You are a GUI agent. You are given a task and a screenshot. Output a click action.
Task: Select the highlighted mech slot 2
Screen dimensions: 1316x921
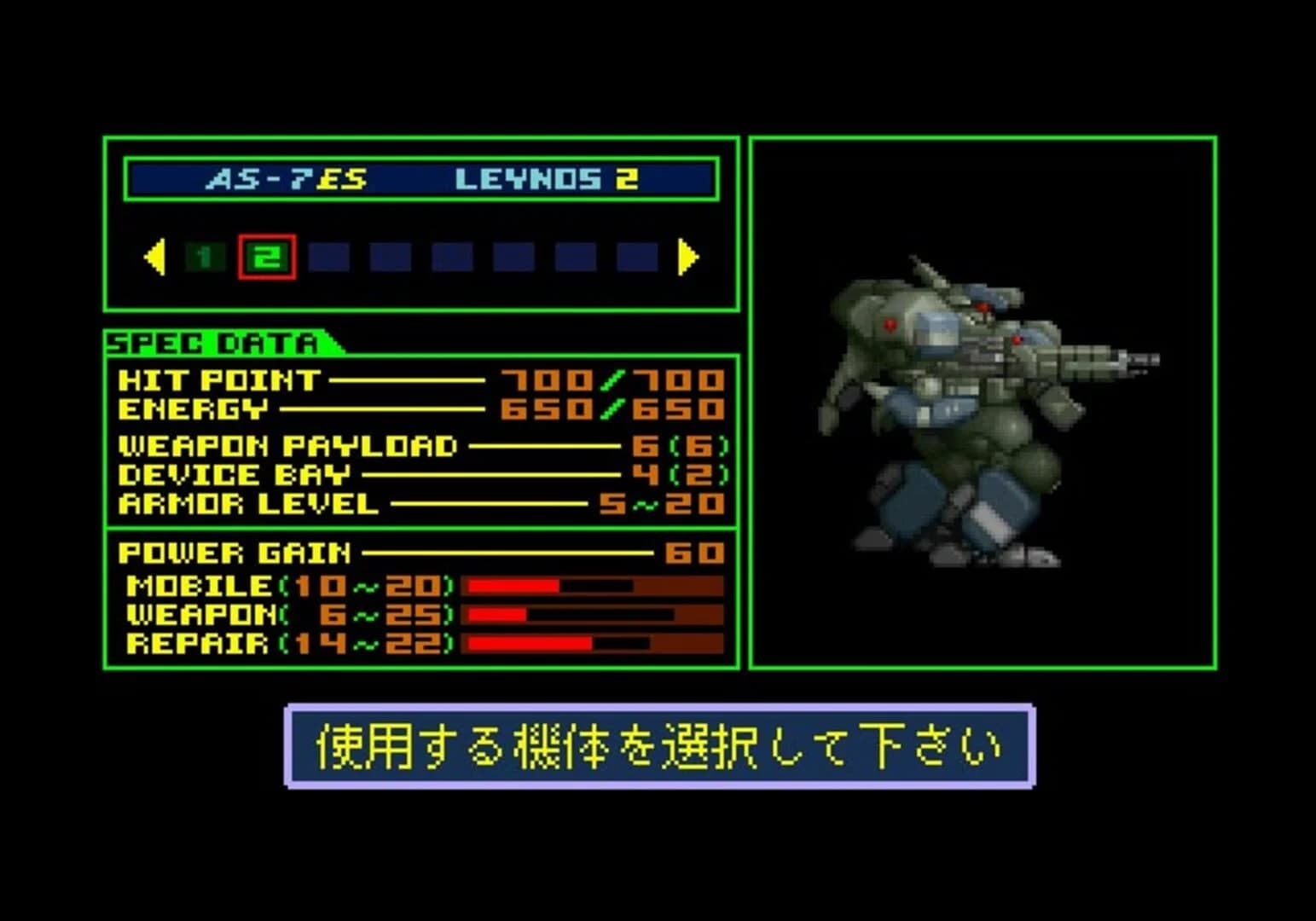(x=267, y=254)
